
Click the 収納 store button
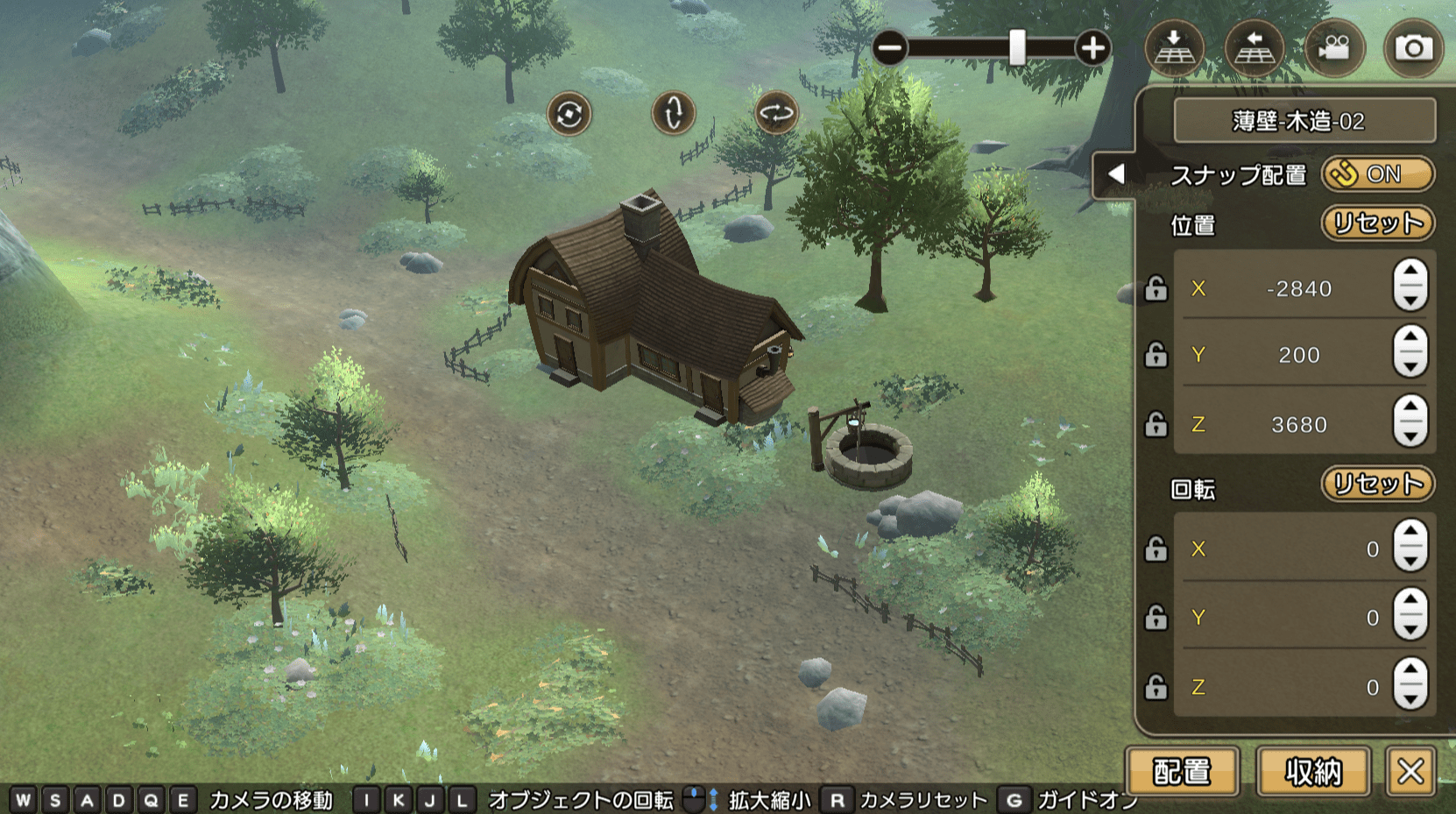[1312, 771]
